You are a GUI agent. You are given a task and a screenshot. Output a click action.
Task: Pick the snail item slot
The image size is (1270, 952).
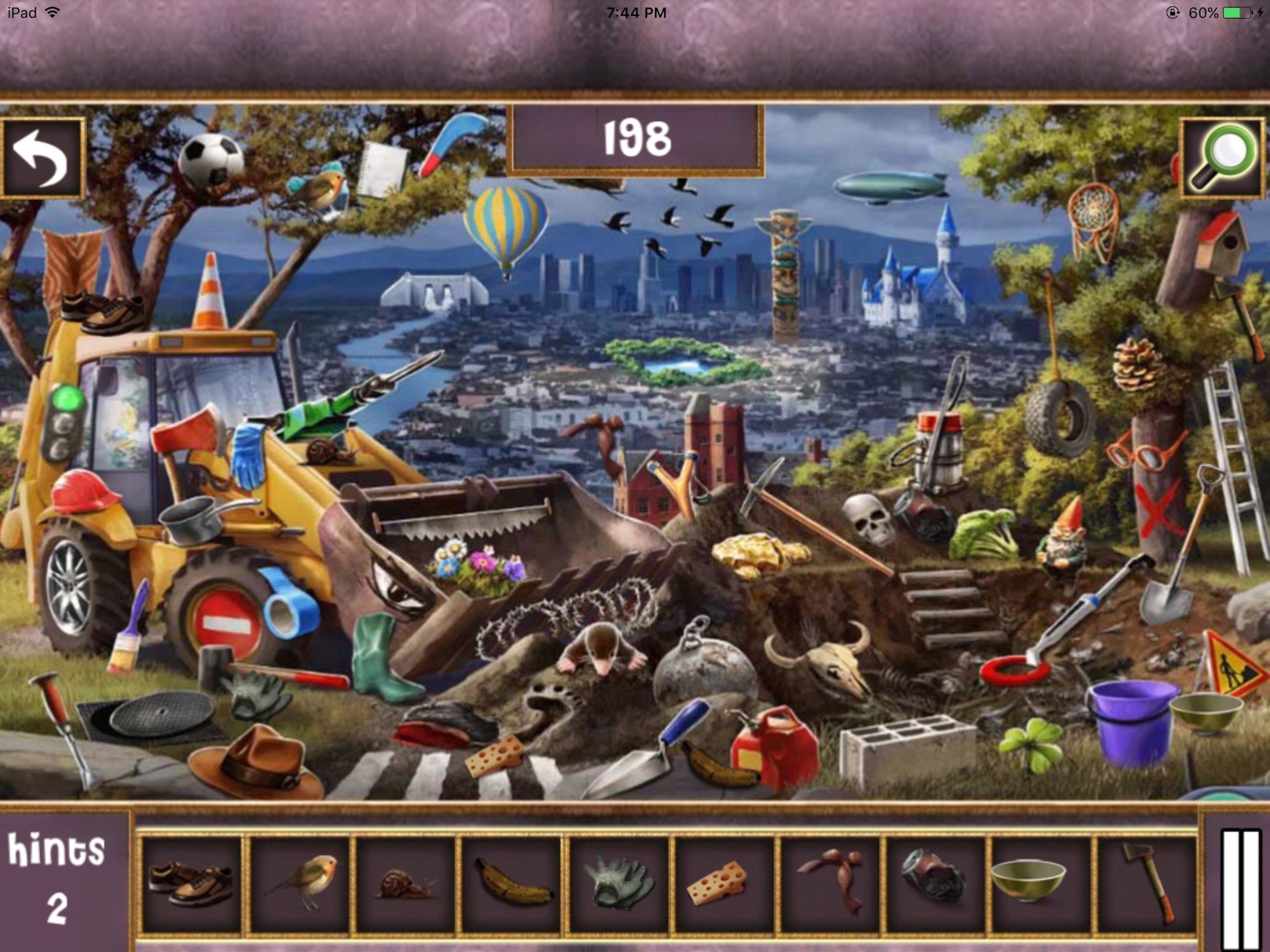click(x=405, y=885)
